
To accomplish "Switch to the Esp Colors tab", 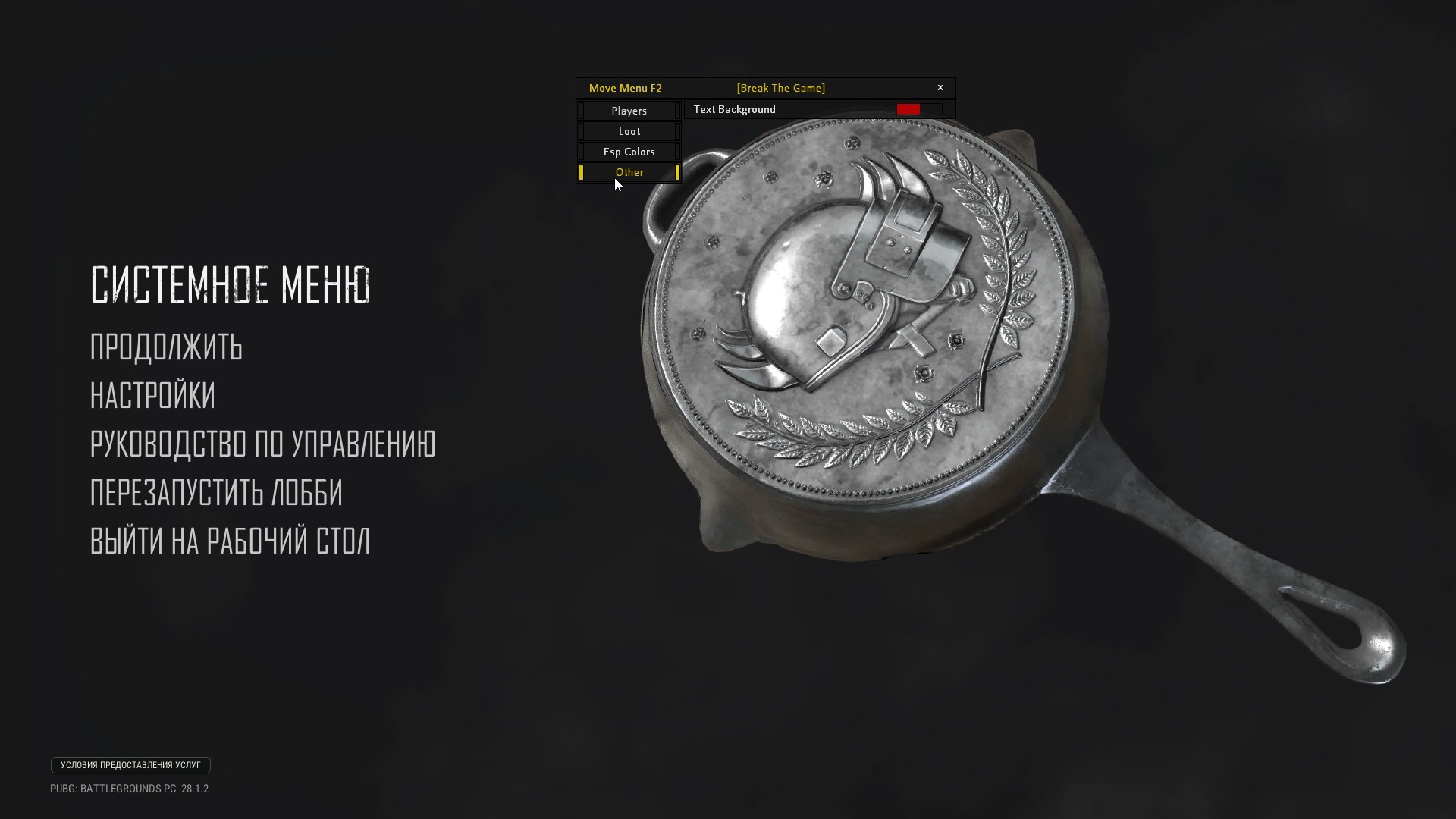I will pos(629,151).
